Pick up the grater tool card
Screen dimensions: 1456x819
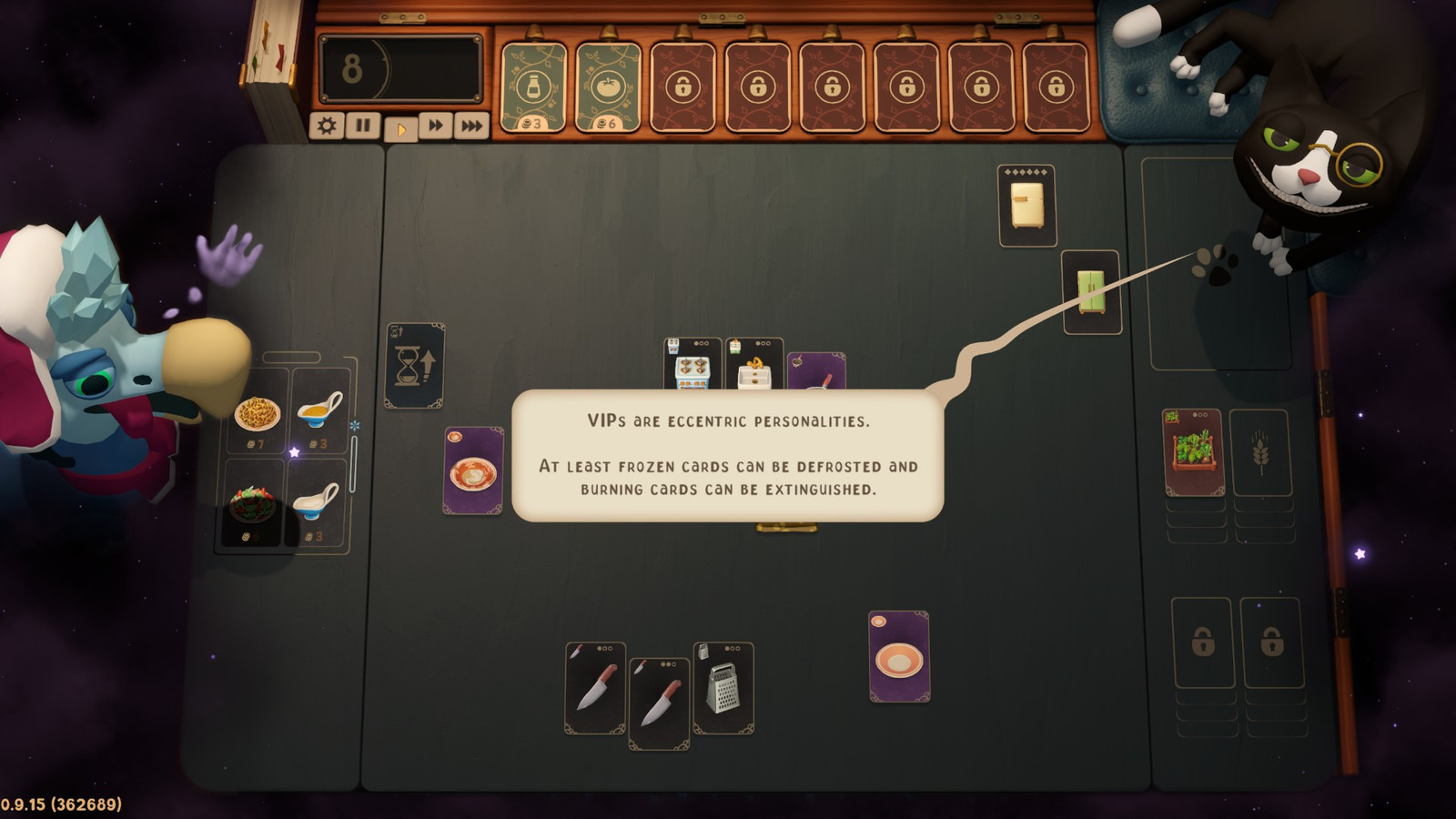pyautogui.click(x=723, y=688)
